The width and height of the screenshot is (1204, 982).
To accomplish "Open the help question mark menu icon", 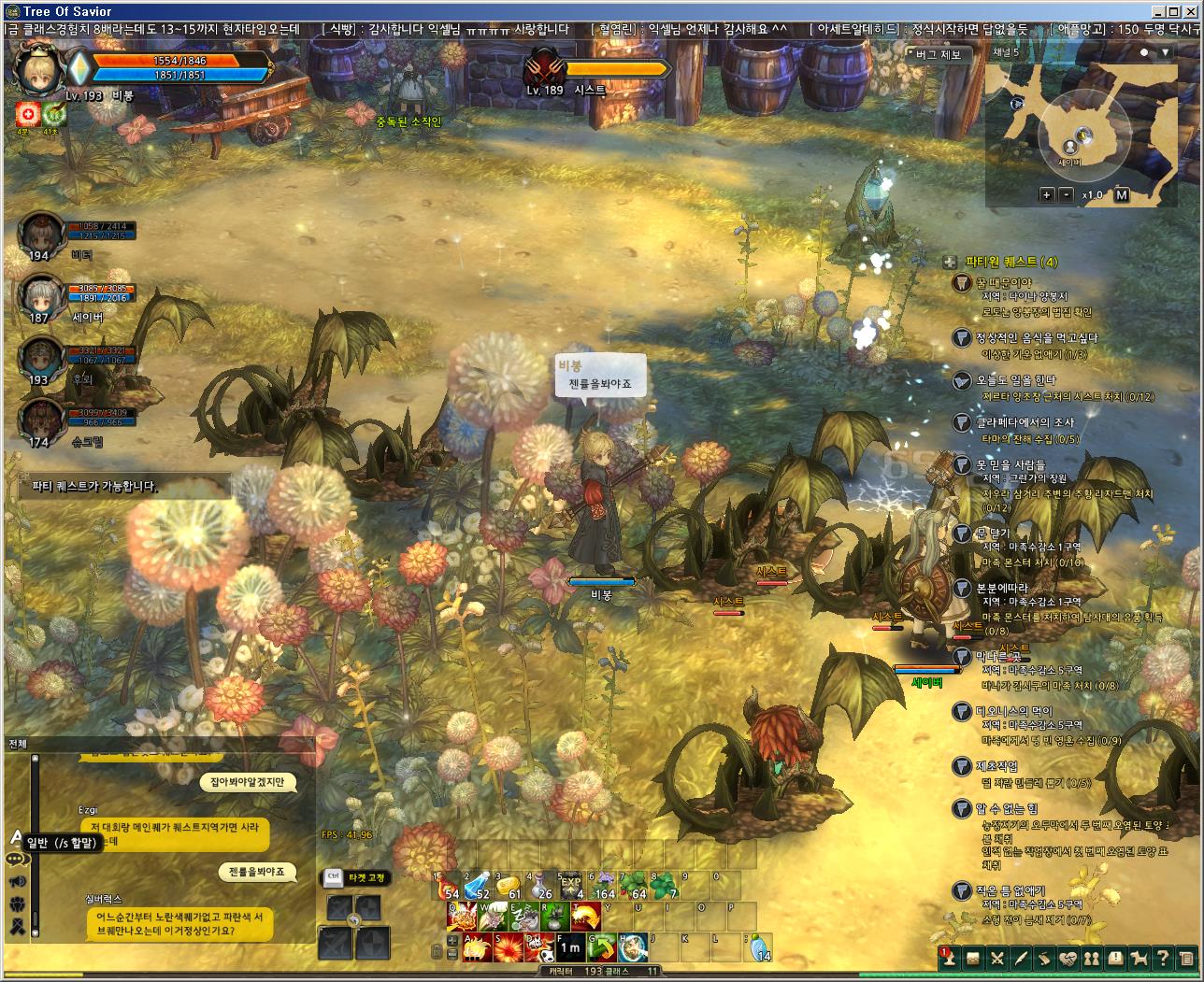I will click(1162, 958).
